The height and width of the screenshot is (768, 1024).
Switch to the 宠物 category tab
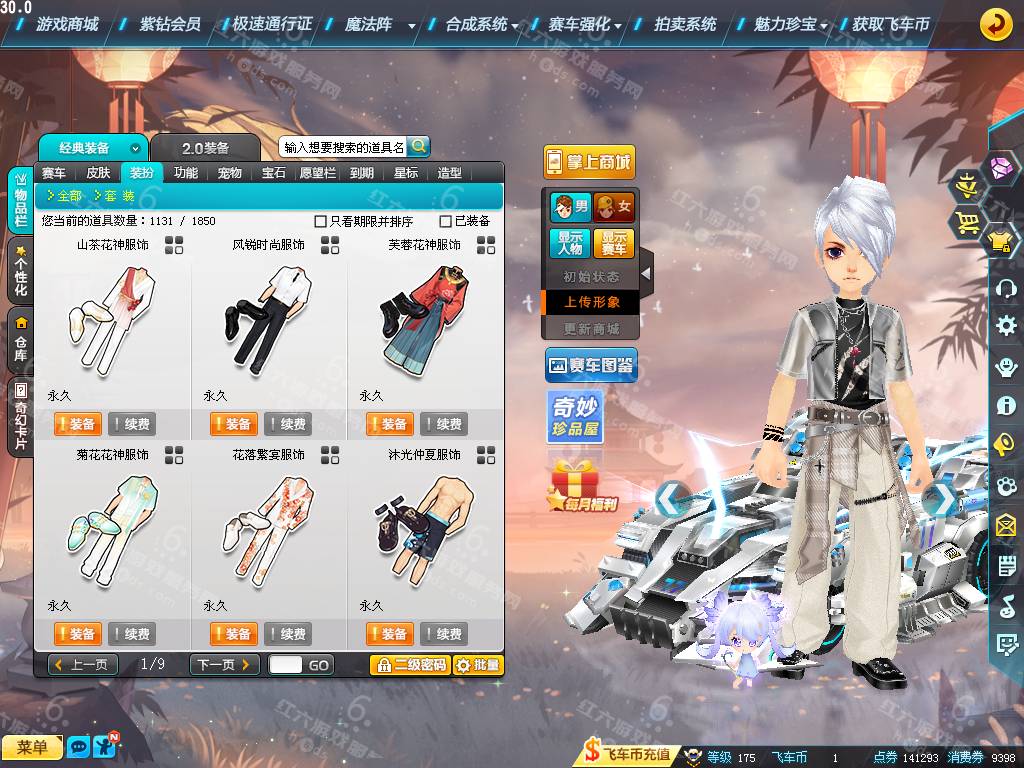click(x=230, y=173)
